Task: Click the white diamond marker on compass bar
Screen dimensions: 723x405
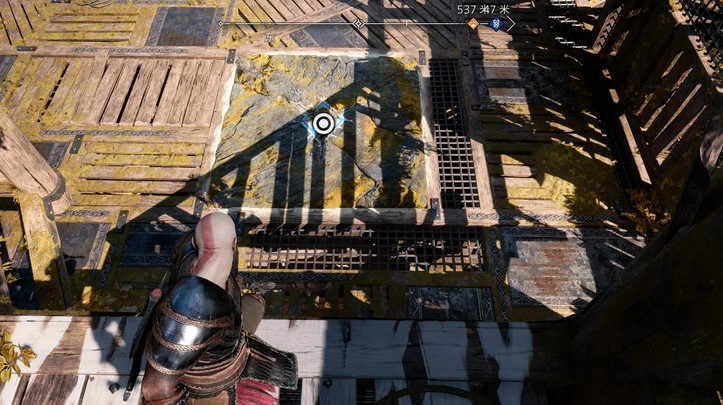Action: pyautogui.click(x=359, y=23)
